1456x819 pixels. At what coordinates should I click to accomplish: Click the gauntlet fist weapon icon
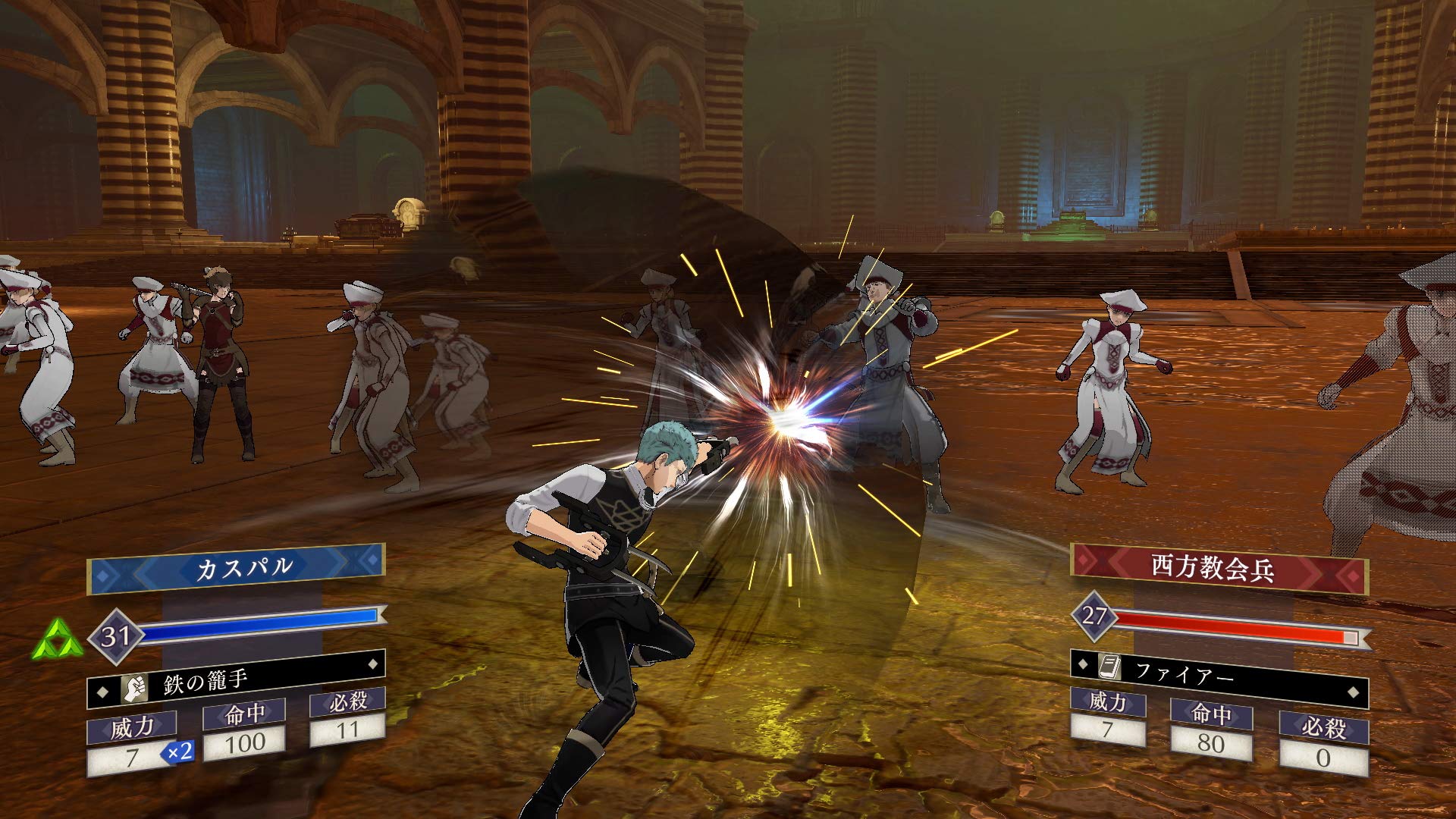tap(135, 689)
